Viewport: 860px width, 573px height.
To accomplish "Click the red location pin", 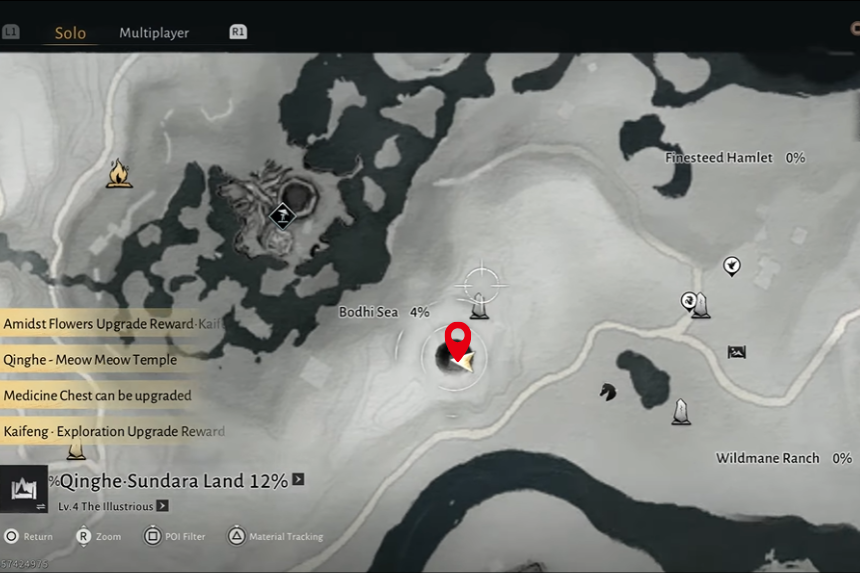I will click(x=458, y=340).
